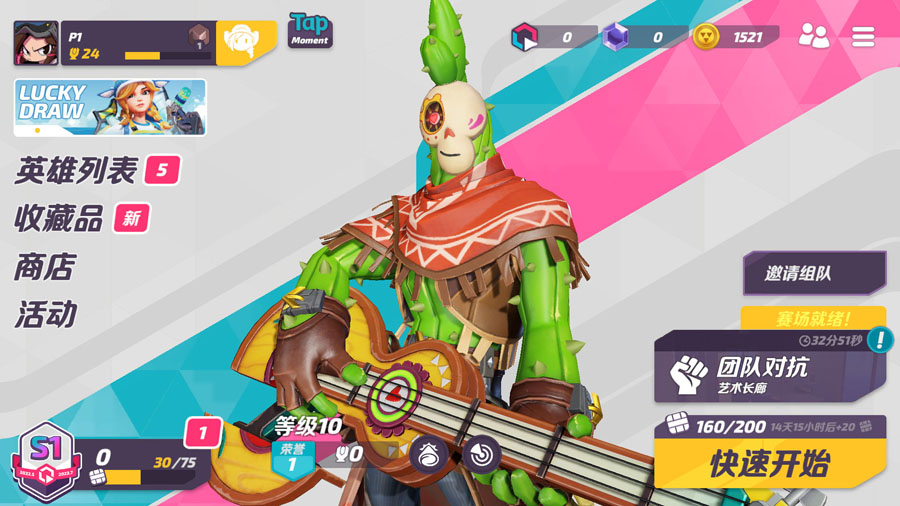The width and height of the screenshot is (900, 506).
Task: Click 邀请组队 to invite teammates
Action: 814,273
